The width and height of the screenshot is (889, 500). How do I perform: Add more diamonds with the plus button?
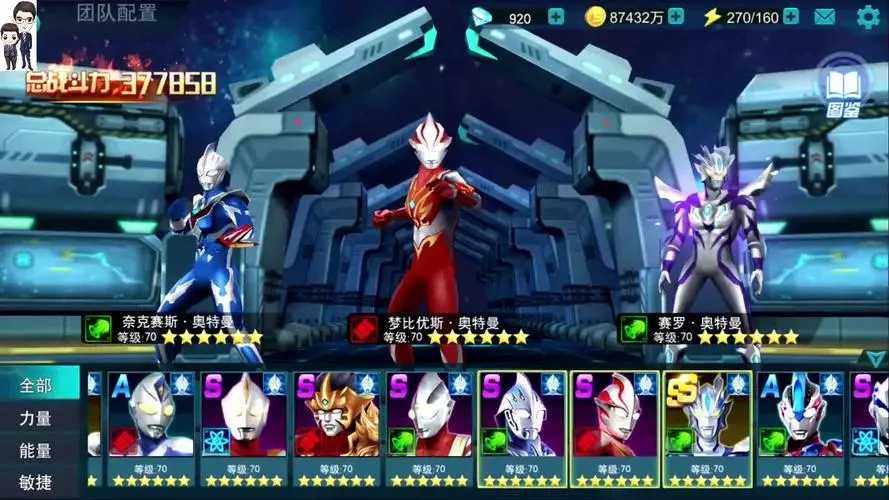(556, 17)
